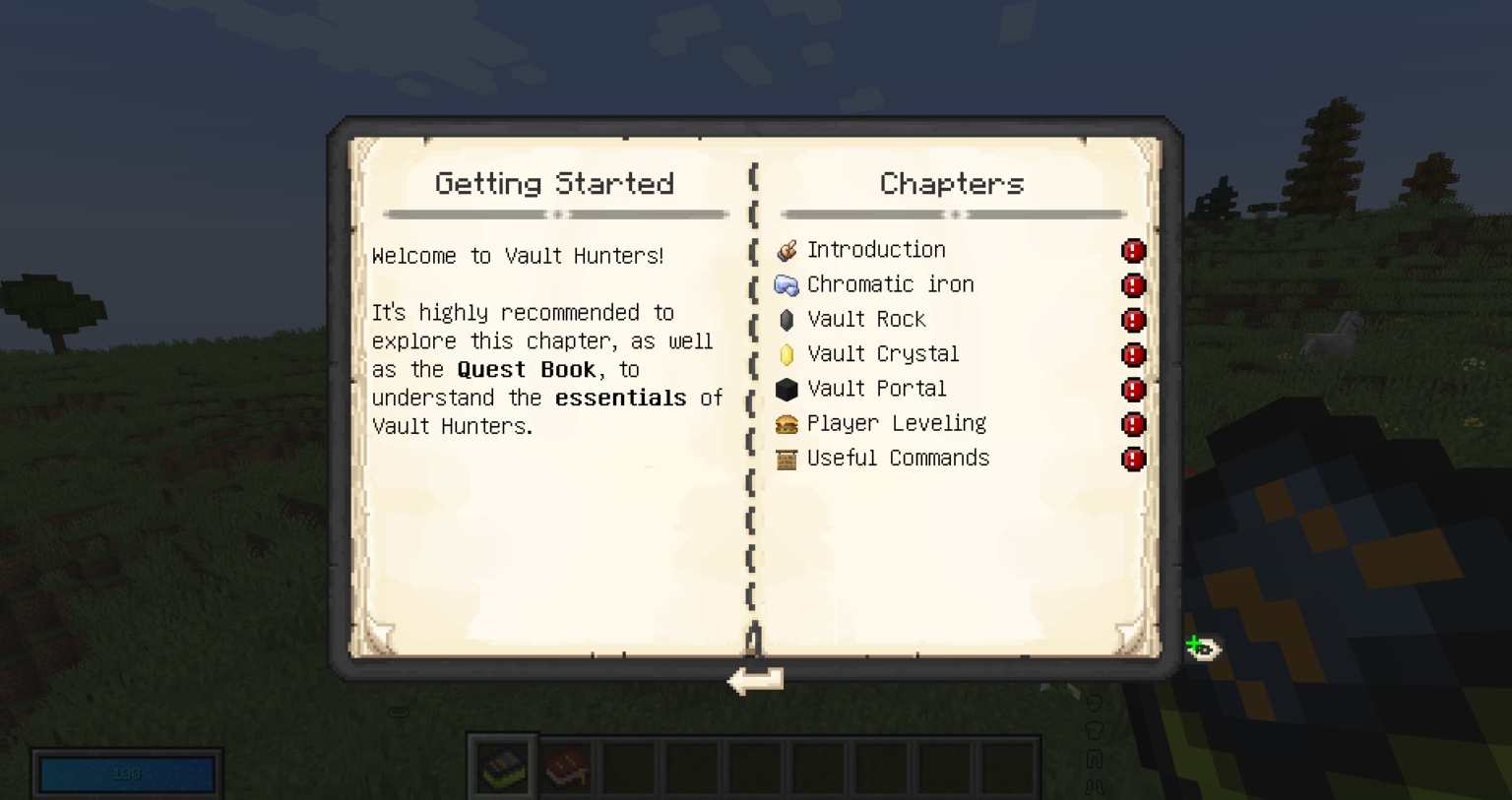Open the Vault Portal block icon
The height and width of the screenshot is (800, 1512).
[787, 389]
